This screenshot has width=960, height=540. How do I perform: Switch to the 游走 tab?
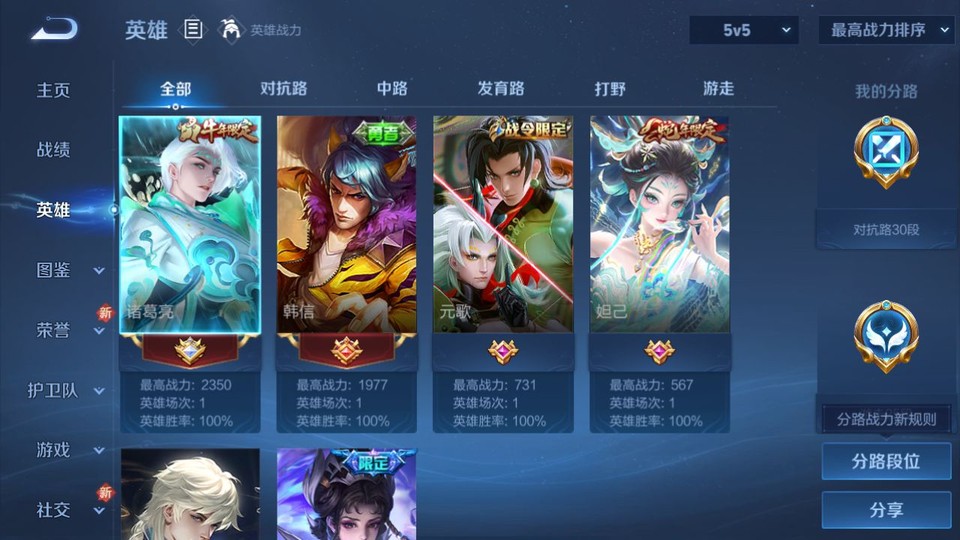718,88
